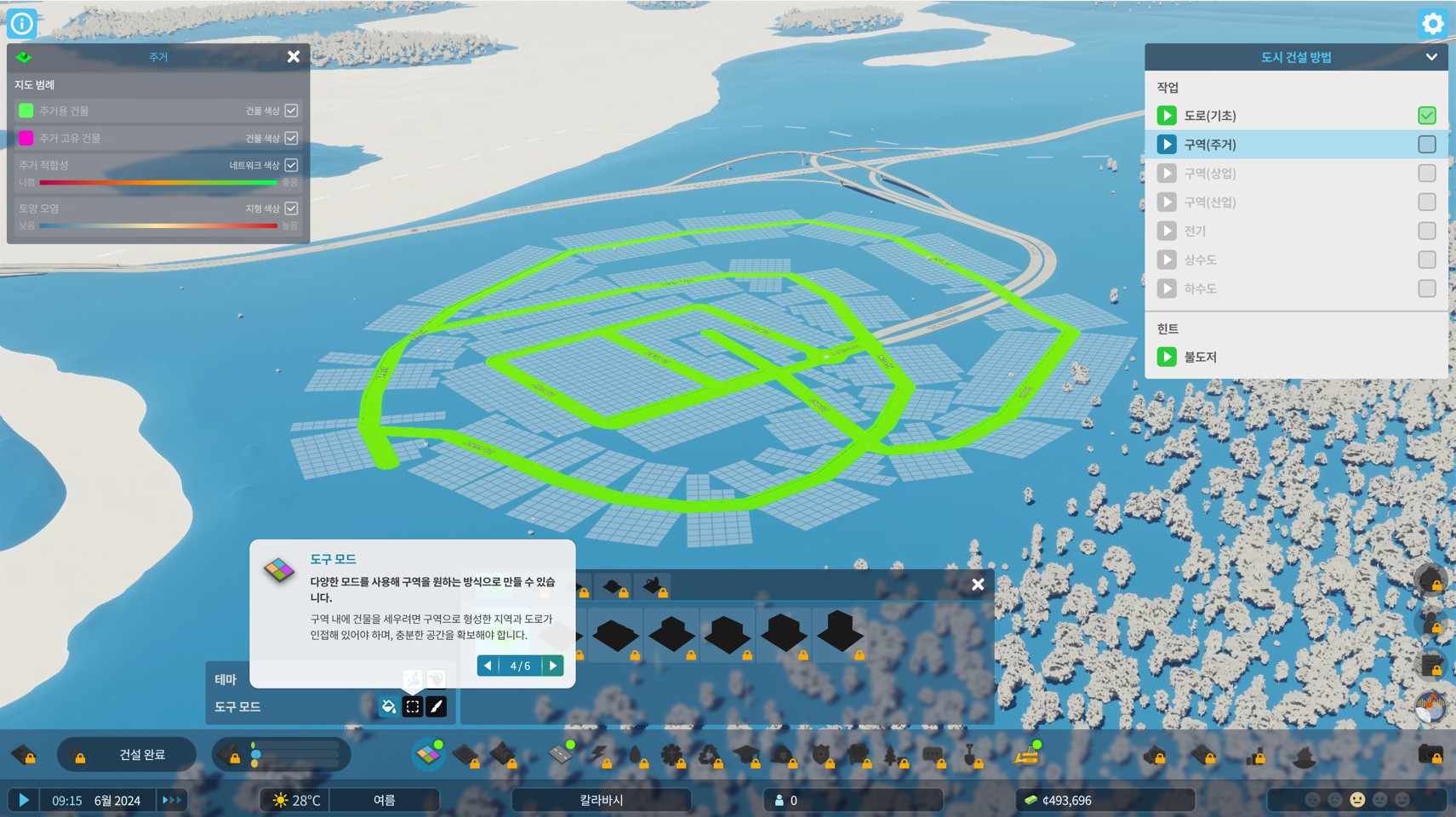
Task: Open the info view button
Action: pos(21,23)
